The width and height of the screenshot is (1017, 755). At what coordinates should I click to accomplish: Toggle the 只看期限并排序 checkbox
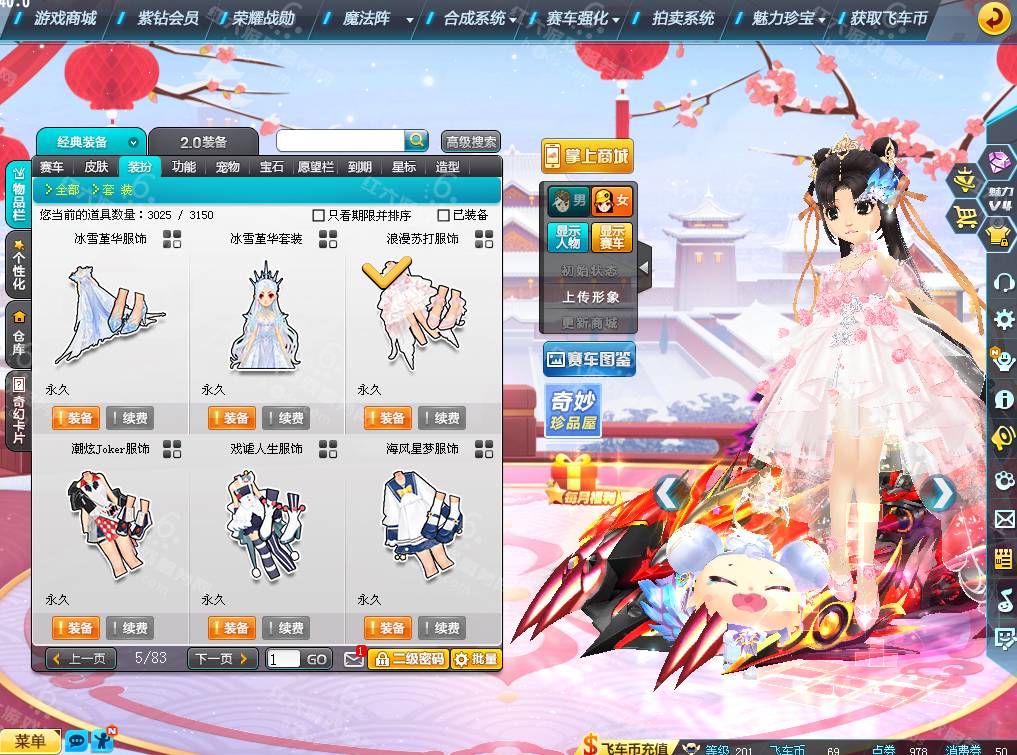(x=319, y=215)
